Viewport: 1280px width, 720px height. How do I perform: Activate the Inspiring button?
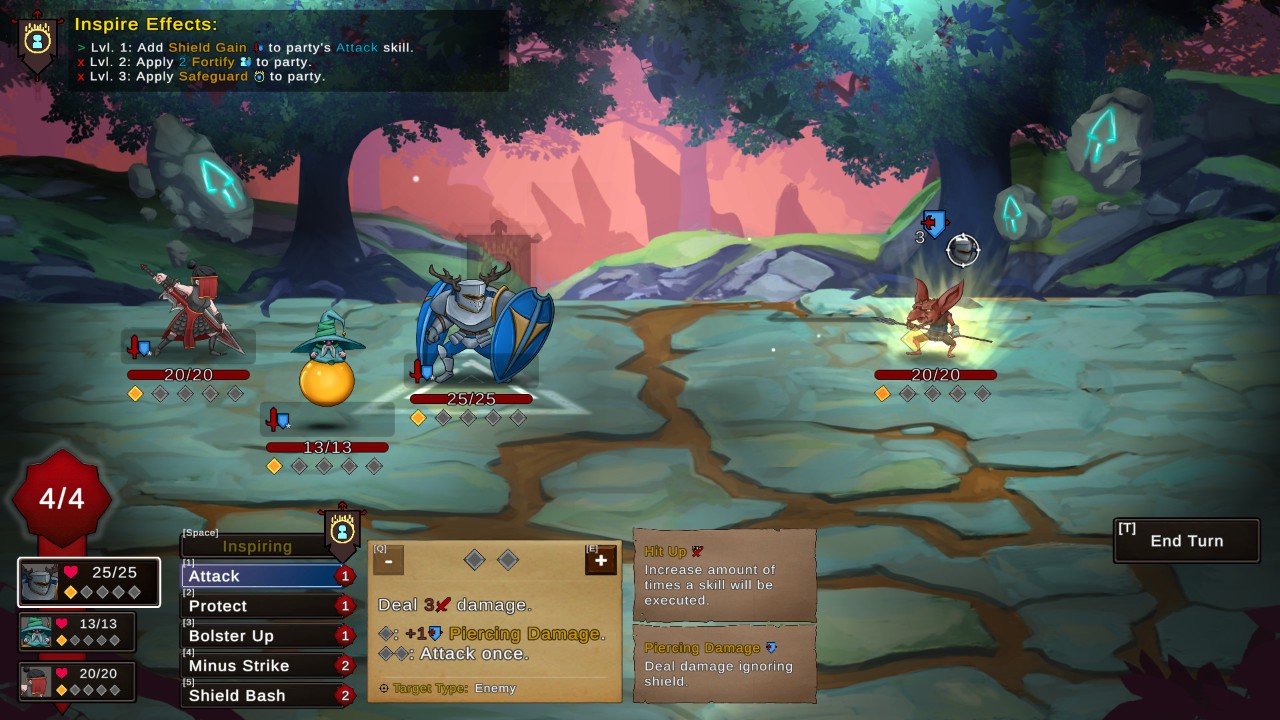(x=258, y=546)
